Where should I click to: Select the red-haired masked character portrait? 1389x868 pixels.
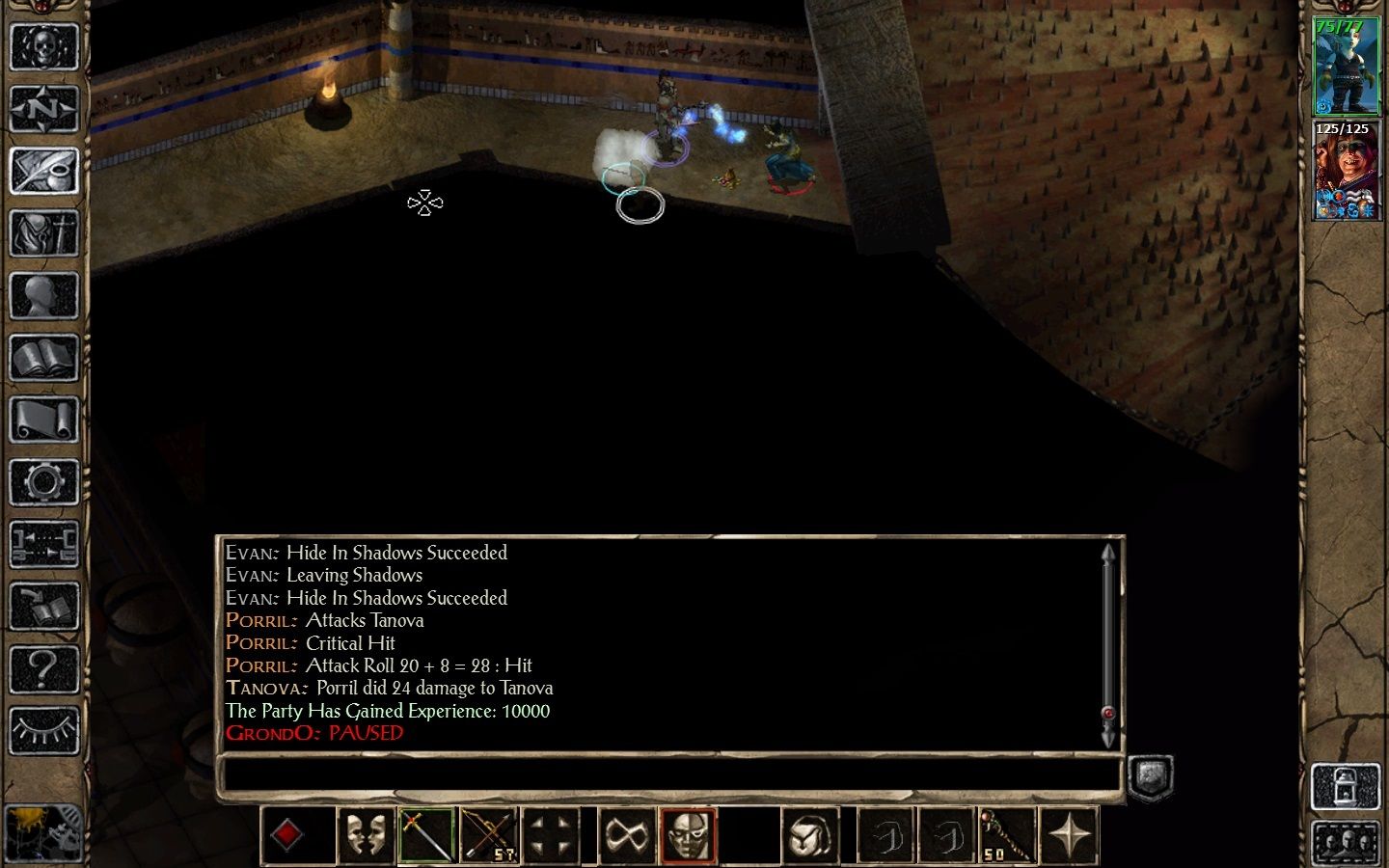click(x=1347, y=172)
